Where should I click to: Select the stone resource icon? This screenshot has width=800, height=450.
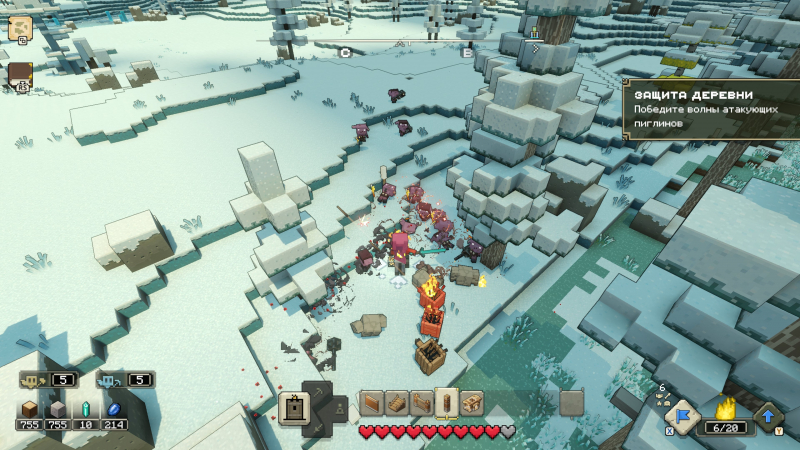tap(58, 409)
